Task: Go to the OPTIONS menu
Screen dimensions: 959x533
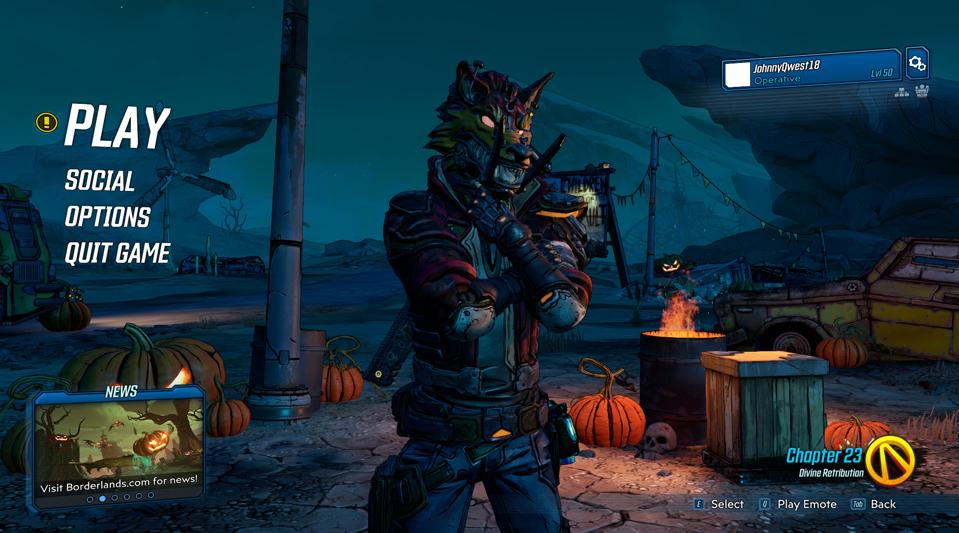Action: (107, 217)
